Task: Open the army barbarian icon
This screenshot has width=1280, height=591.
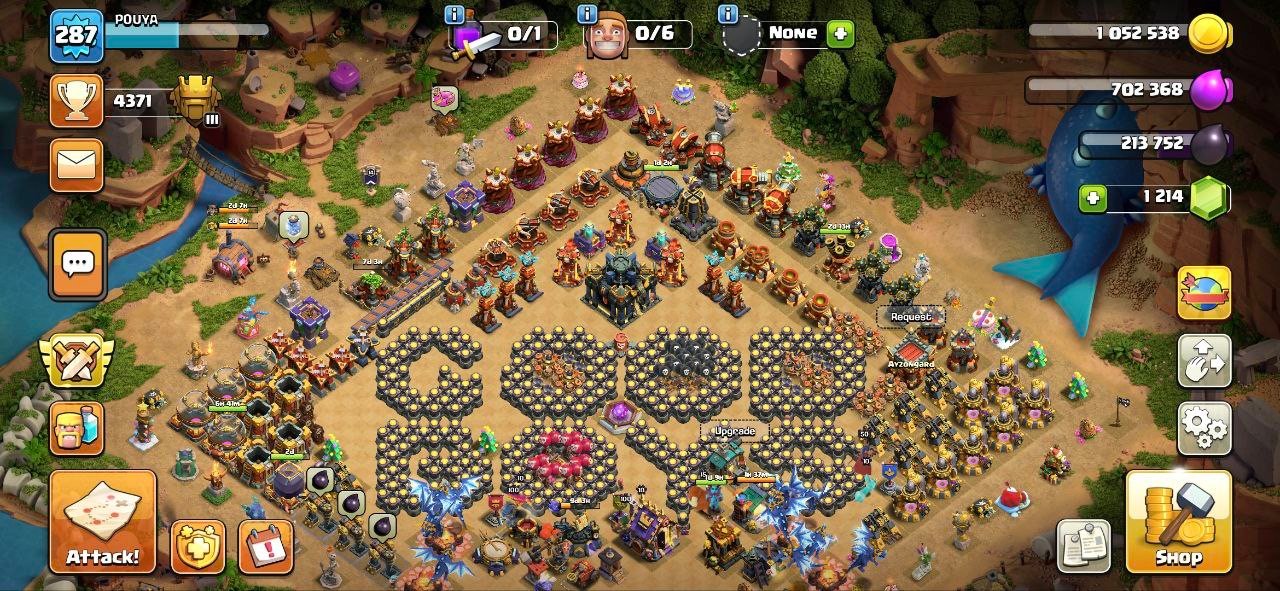Action: [x=76, y=428]
